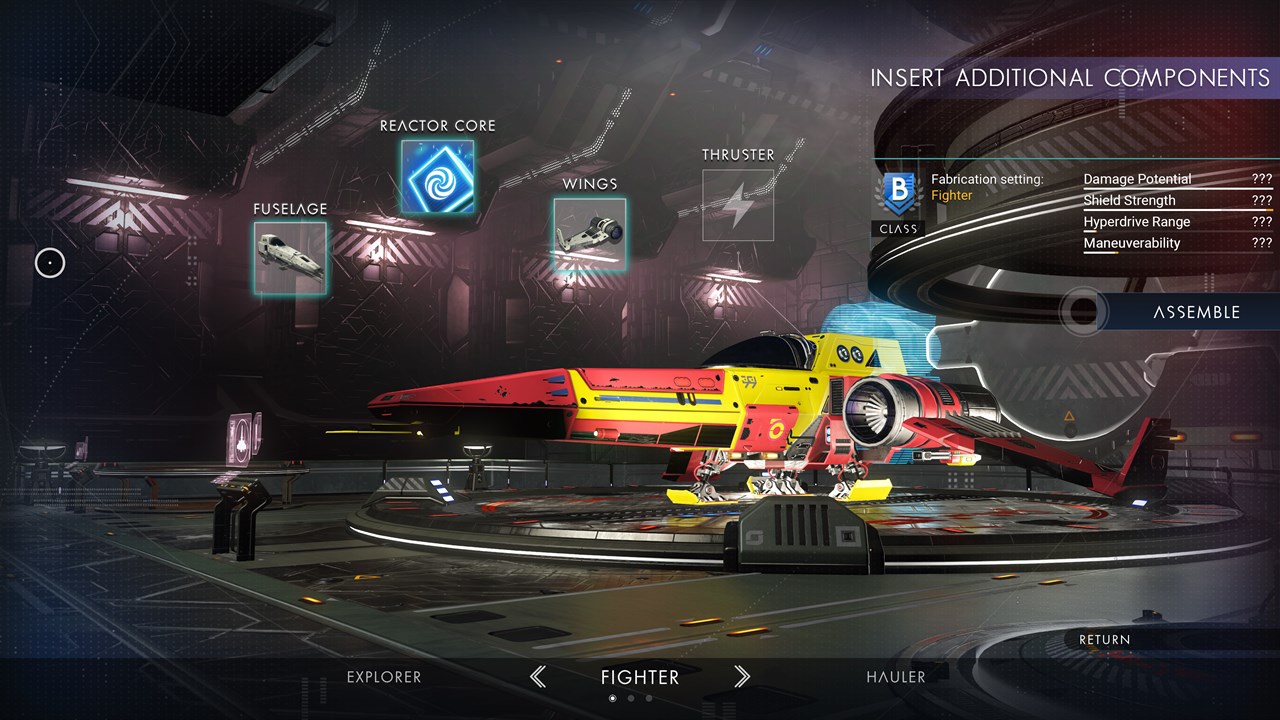Open the Wings component slot

click(590, 234)
